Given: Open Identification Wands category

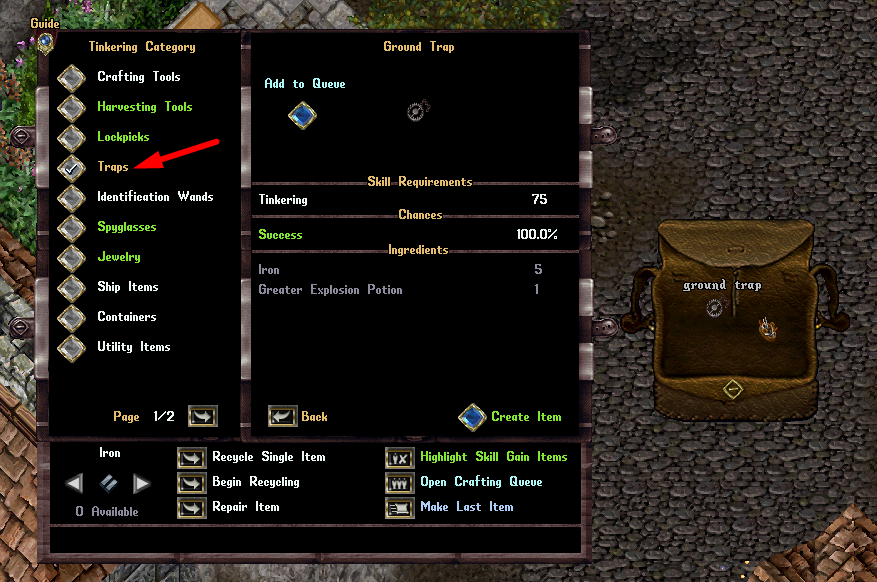Looking at the screenshot, I should coord(71,198).
